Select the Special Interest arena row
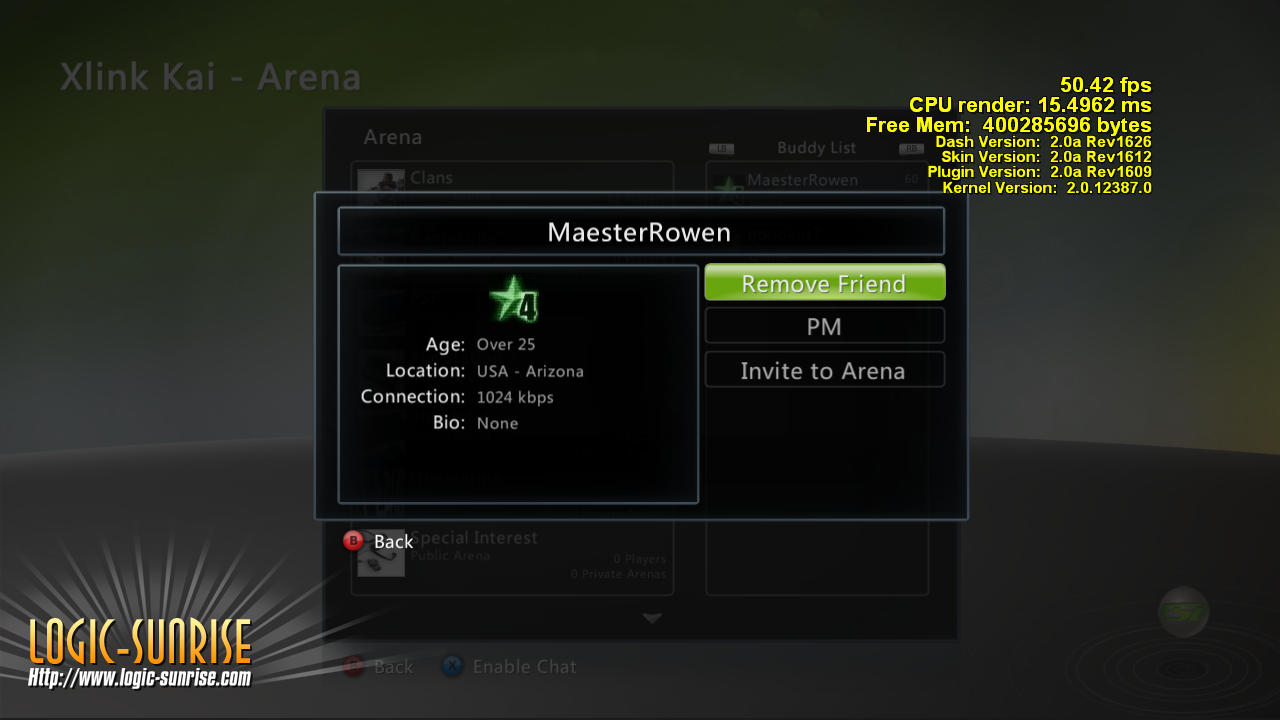The height and width of the screenshot is (720, 1280). click(511, 555)
